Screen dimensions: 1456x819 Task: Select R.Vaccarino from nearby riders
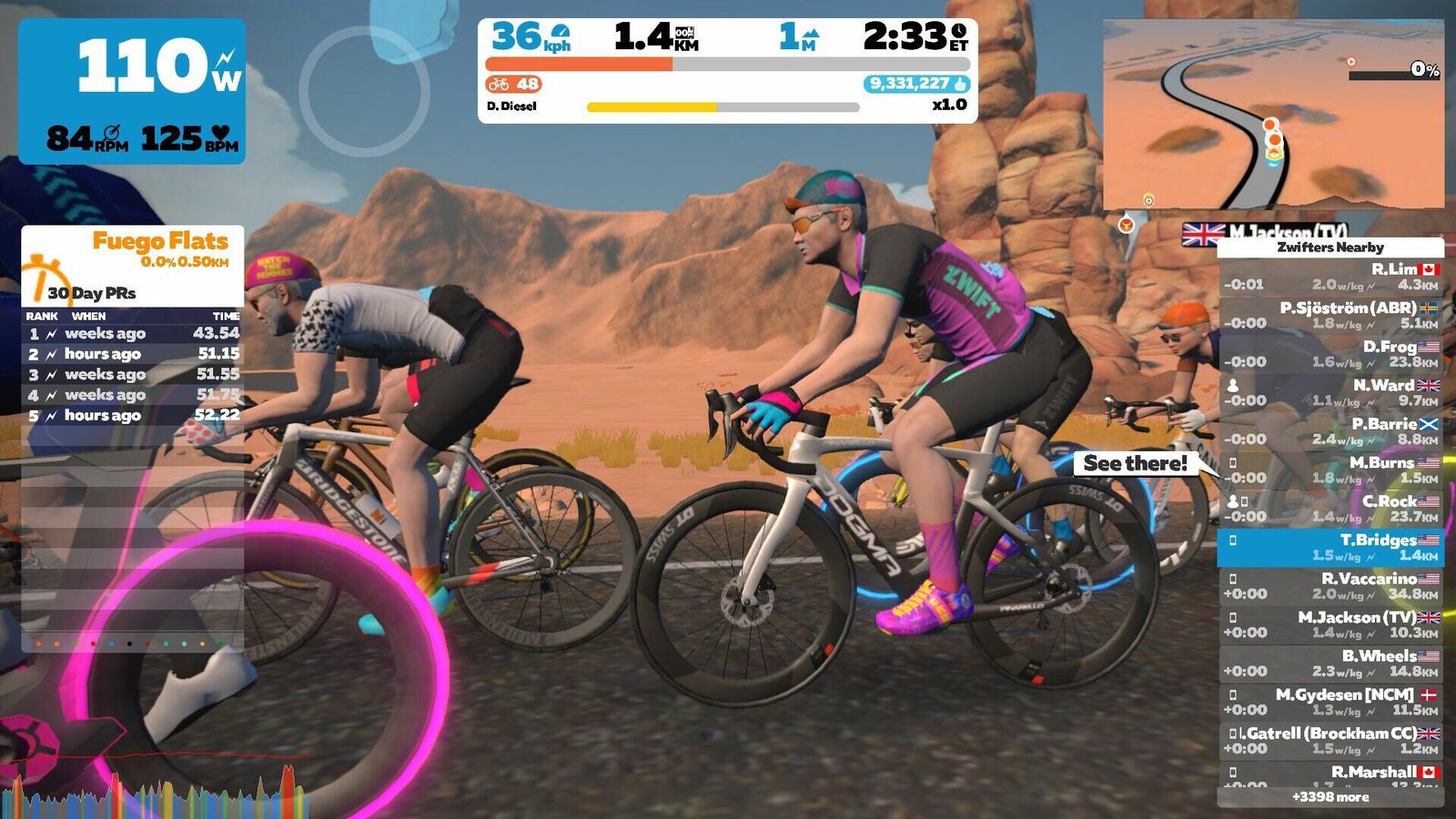(1330, 586)
